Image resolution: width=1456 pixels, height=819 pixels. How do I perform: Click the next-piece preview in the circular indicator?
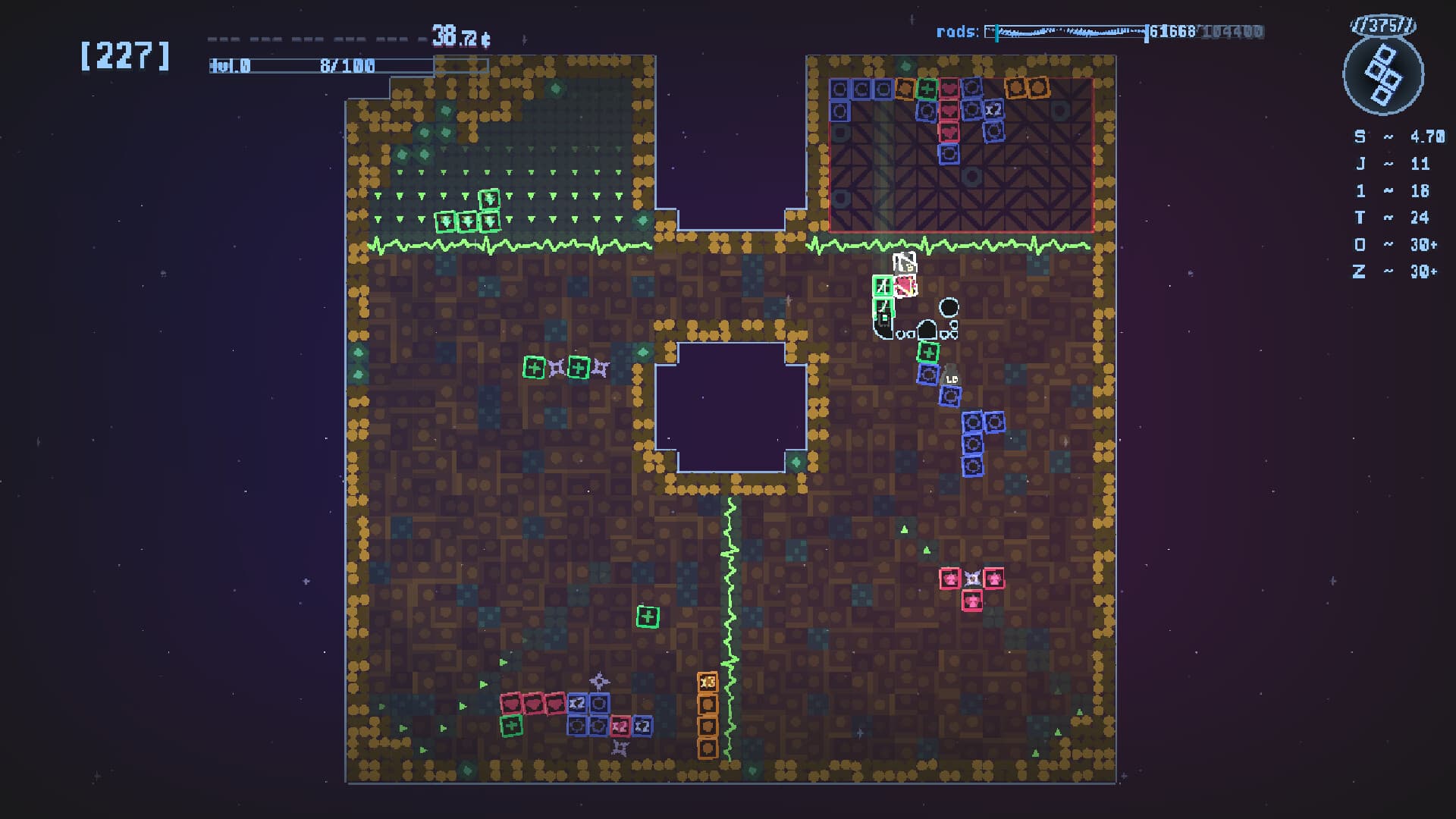pyautogui.click(x=1384, y=76)
